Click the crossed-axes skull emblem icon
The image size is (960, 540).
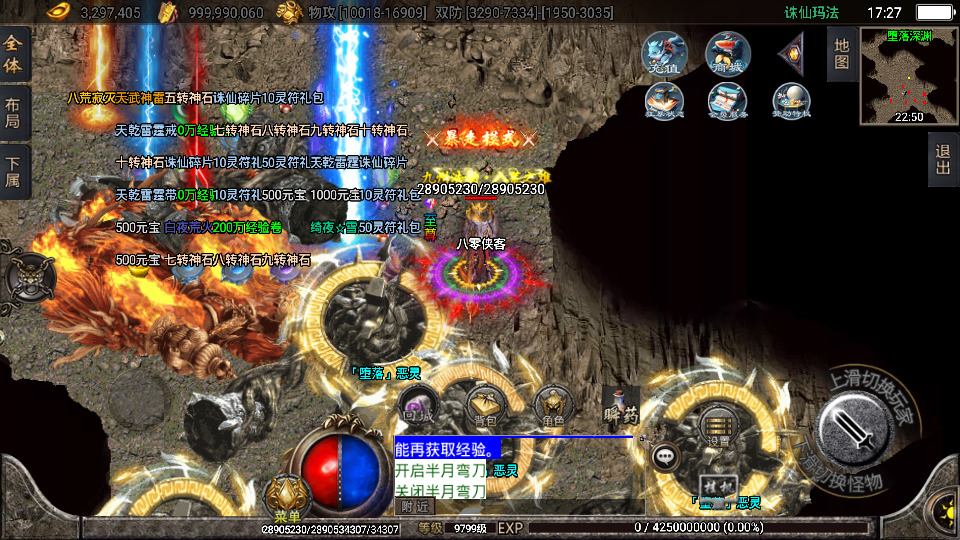(27, 277)
